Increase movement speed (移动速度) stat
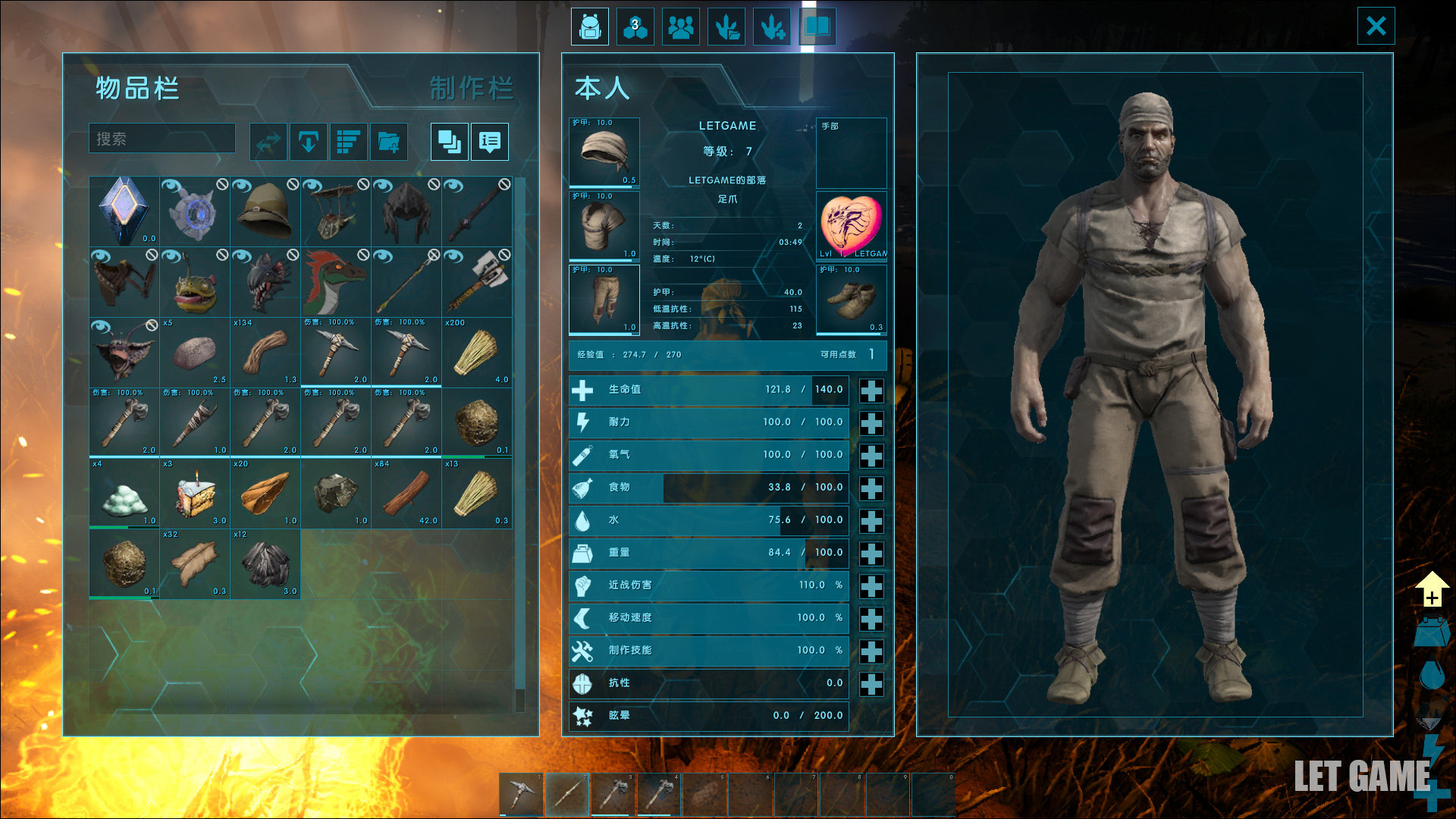The width and height of the screenshot is (1456, 819). [x=871, y=619]
